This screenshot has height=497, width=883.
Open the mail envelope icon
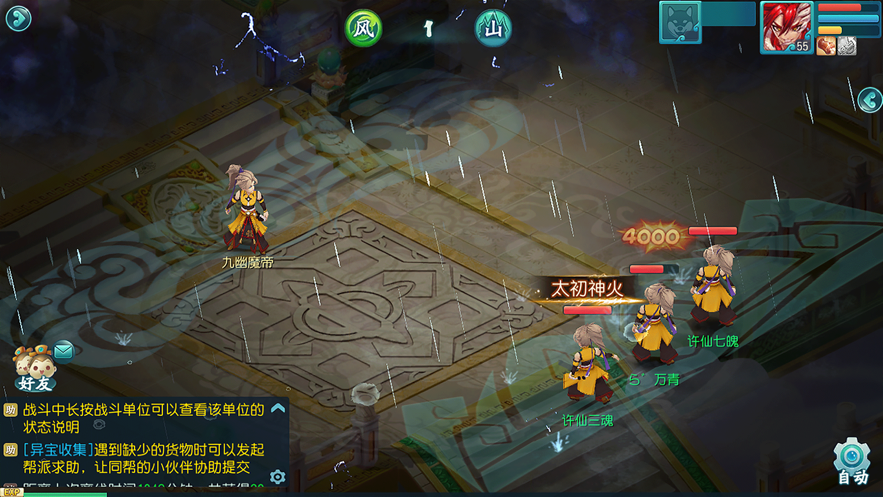click(64, 350)
